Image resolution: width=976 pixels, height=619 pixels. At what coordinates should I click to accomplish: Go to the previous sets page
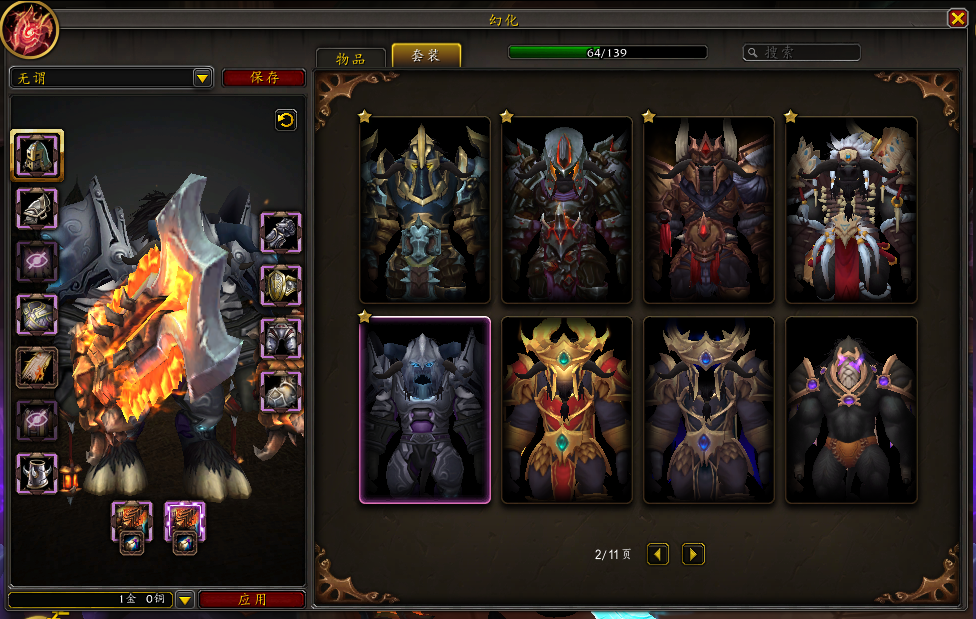tap(657, 554)
